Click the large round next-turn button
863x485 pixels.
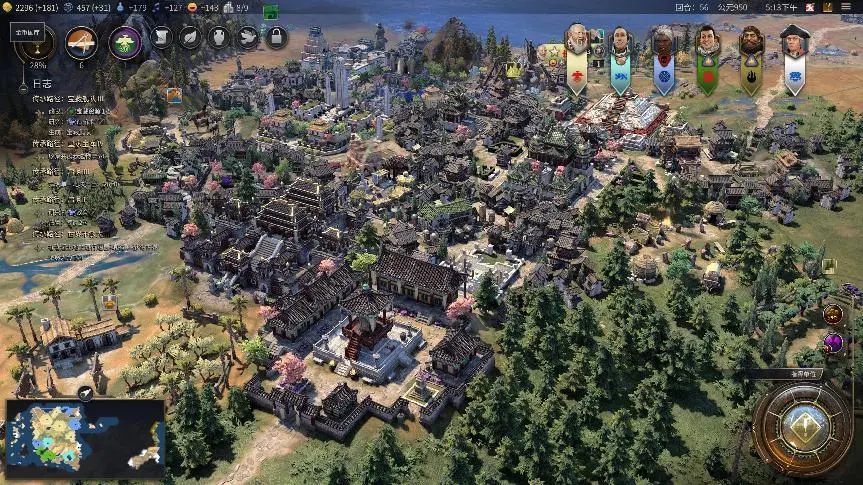[802, 428]
